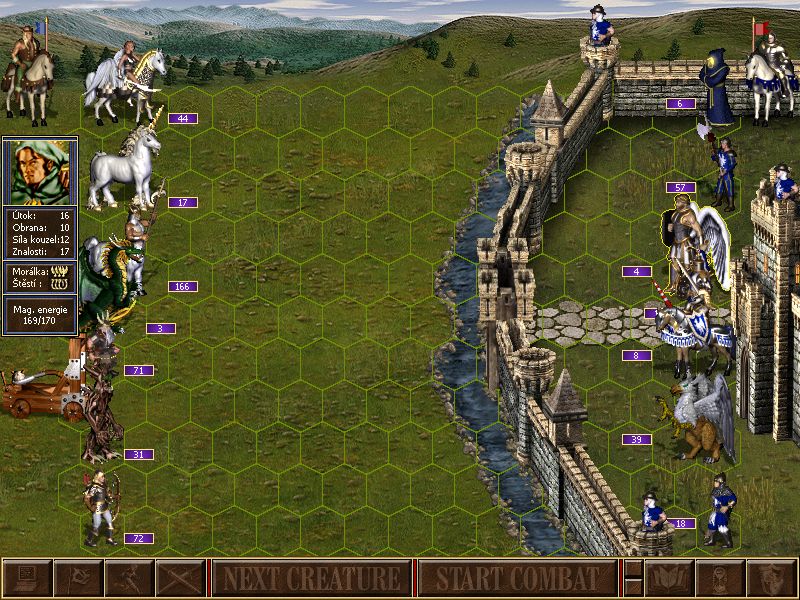Retreat using the running figure button
The width and height of the screenshot is (800, 600).
click(129, 578)
